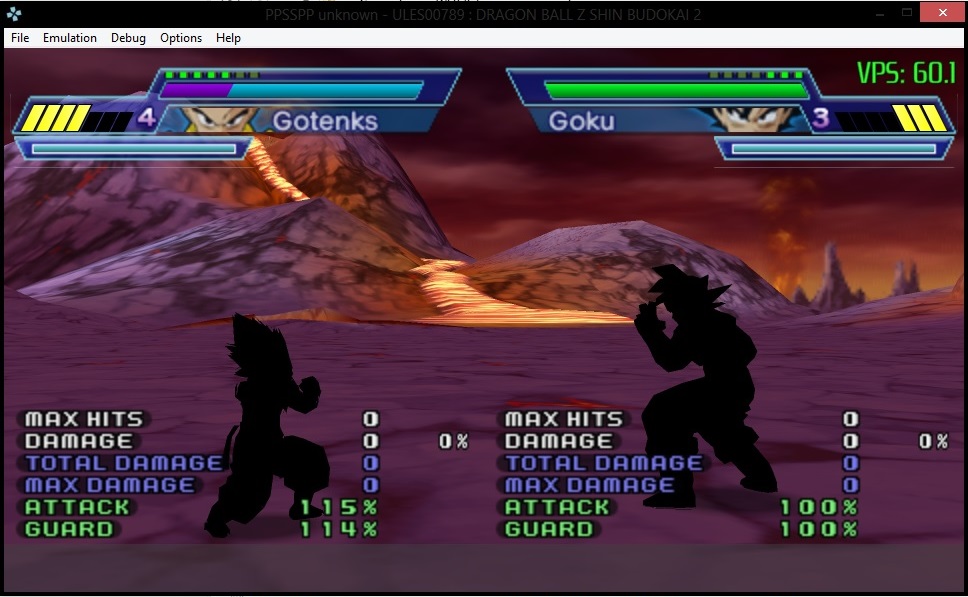The height and width of the screenshot is (597, 968).
Task: Open the Emulation menu
Action: click(x=70, y=38)
